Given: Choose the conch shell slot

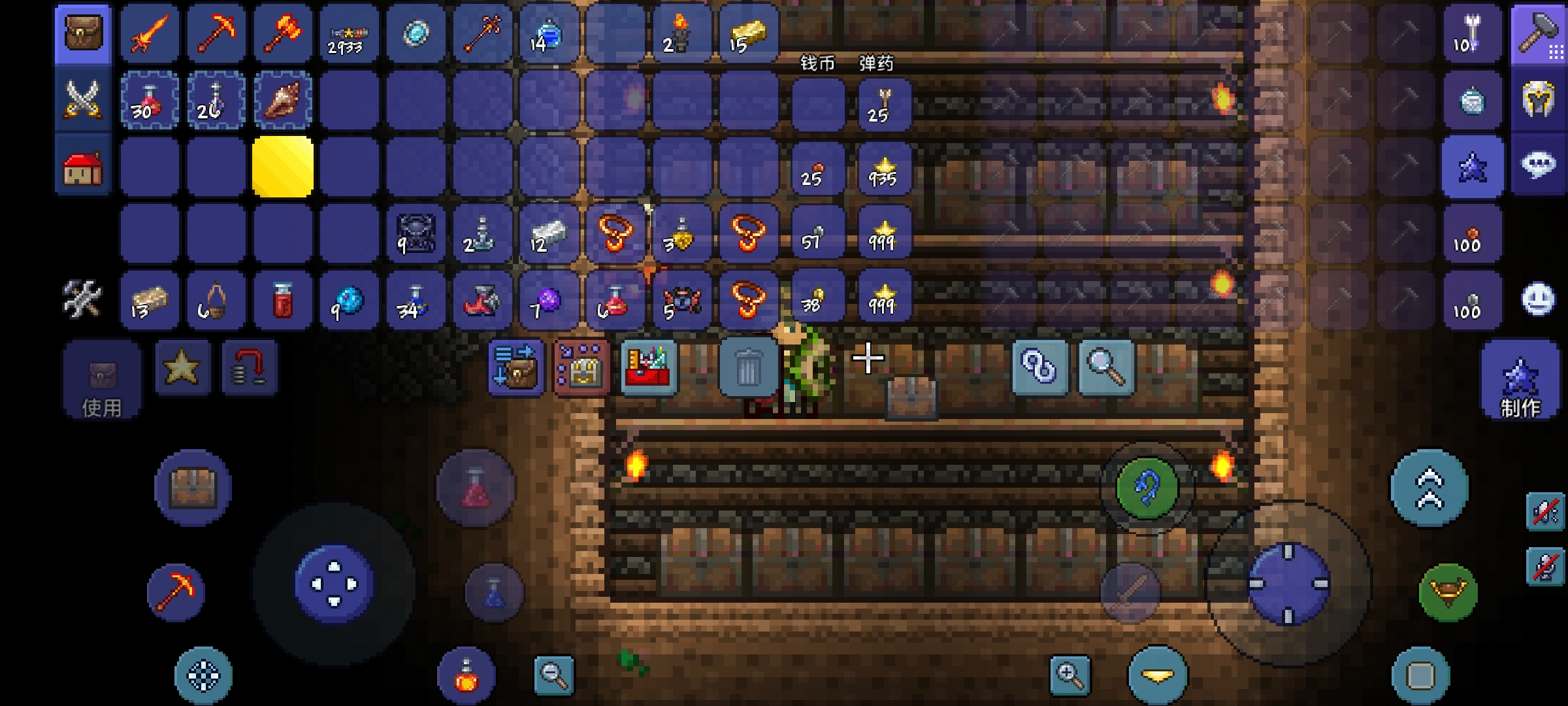Looking at the screenshot, I should click(282, 100).
